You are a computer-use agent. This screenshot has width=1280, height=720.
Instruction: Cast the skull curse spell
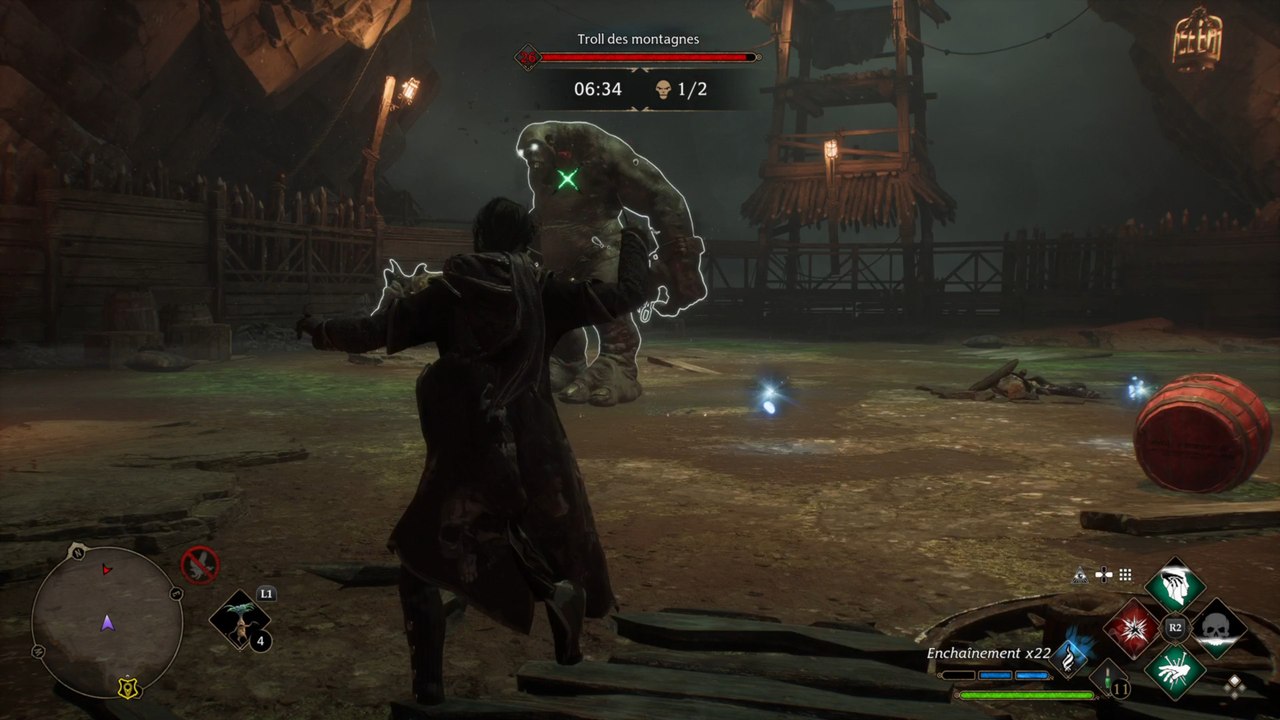tap(1218, 629)
